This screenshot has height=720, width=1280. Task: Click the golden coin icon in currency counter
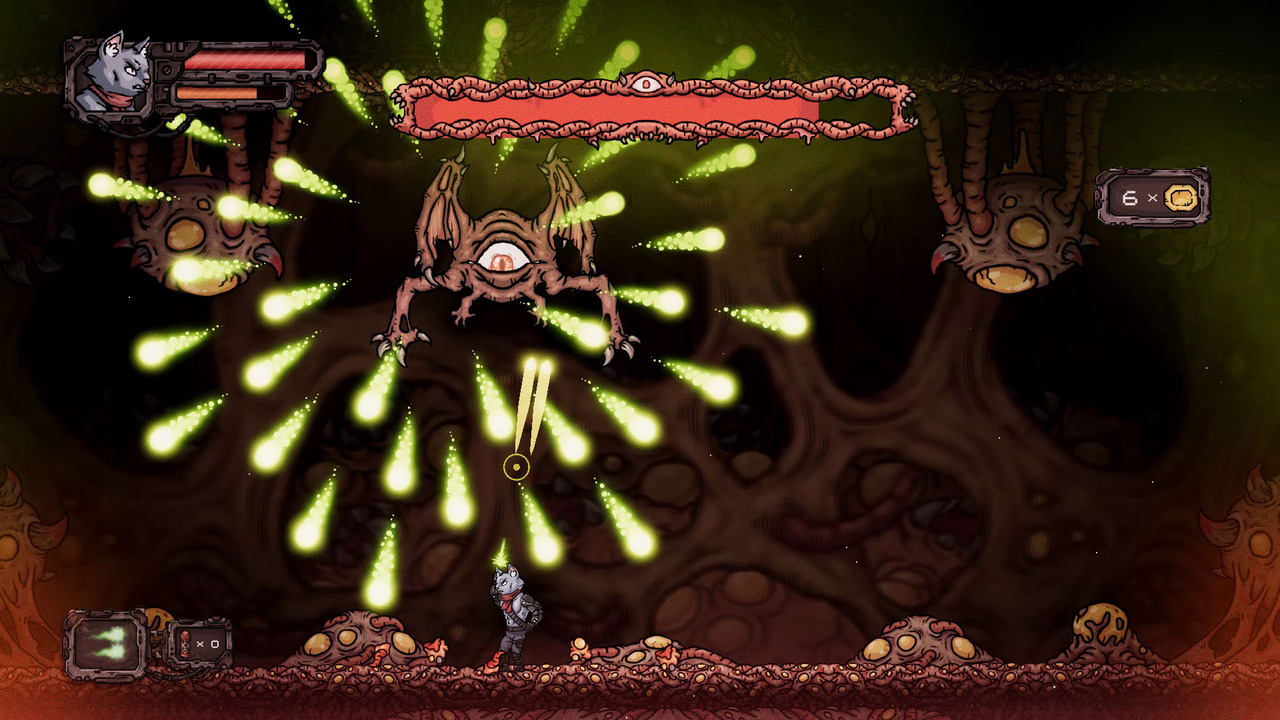[1180, 197]
